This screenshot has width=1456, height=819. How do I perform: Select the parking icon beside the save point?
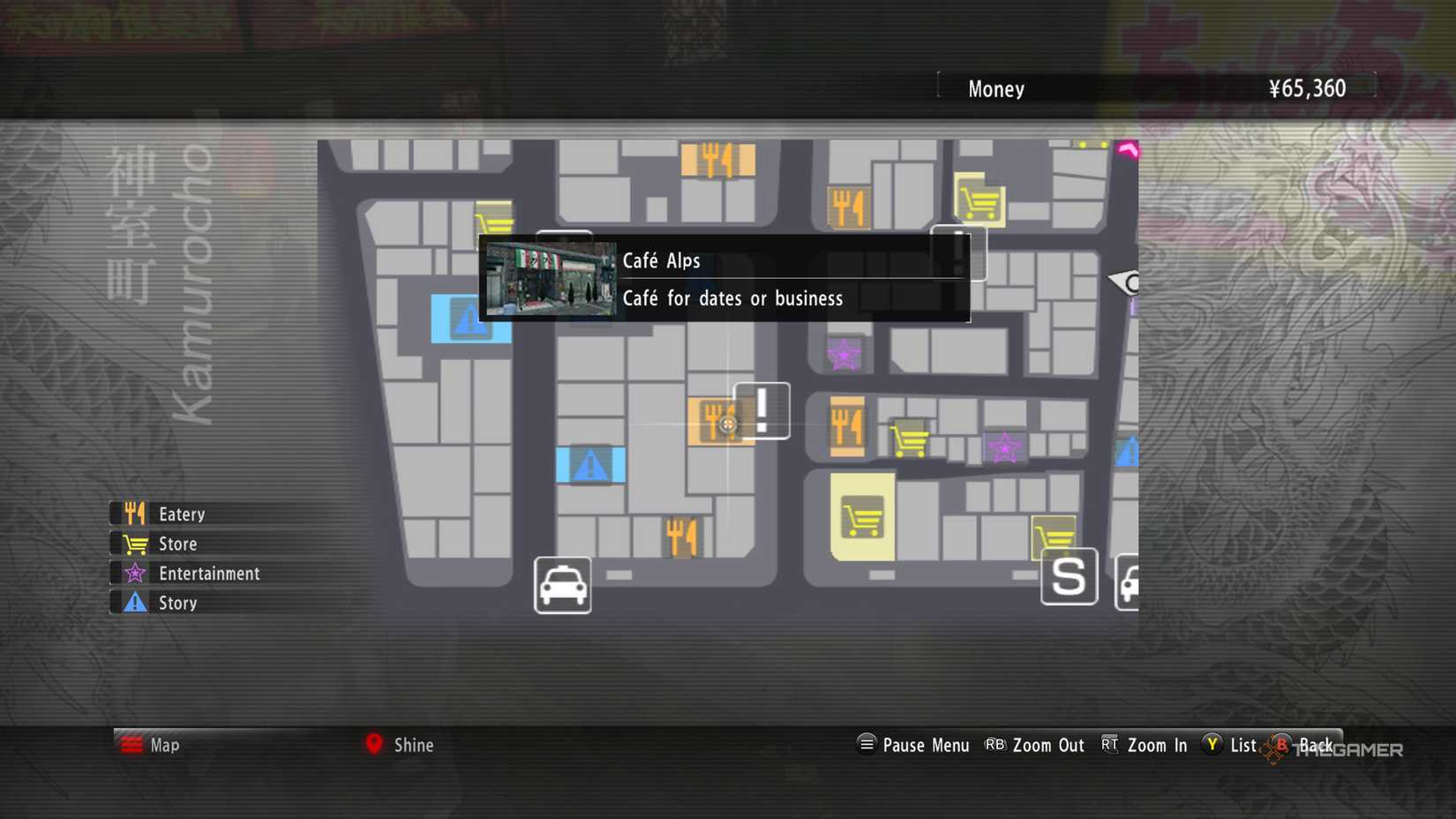point(1130,582)
